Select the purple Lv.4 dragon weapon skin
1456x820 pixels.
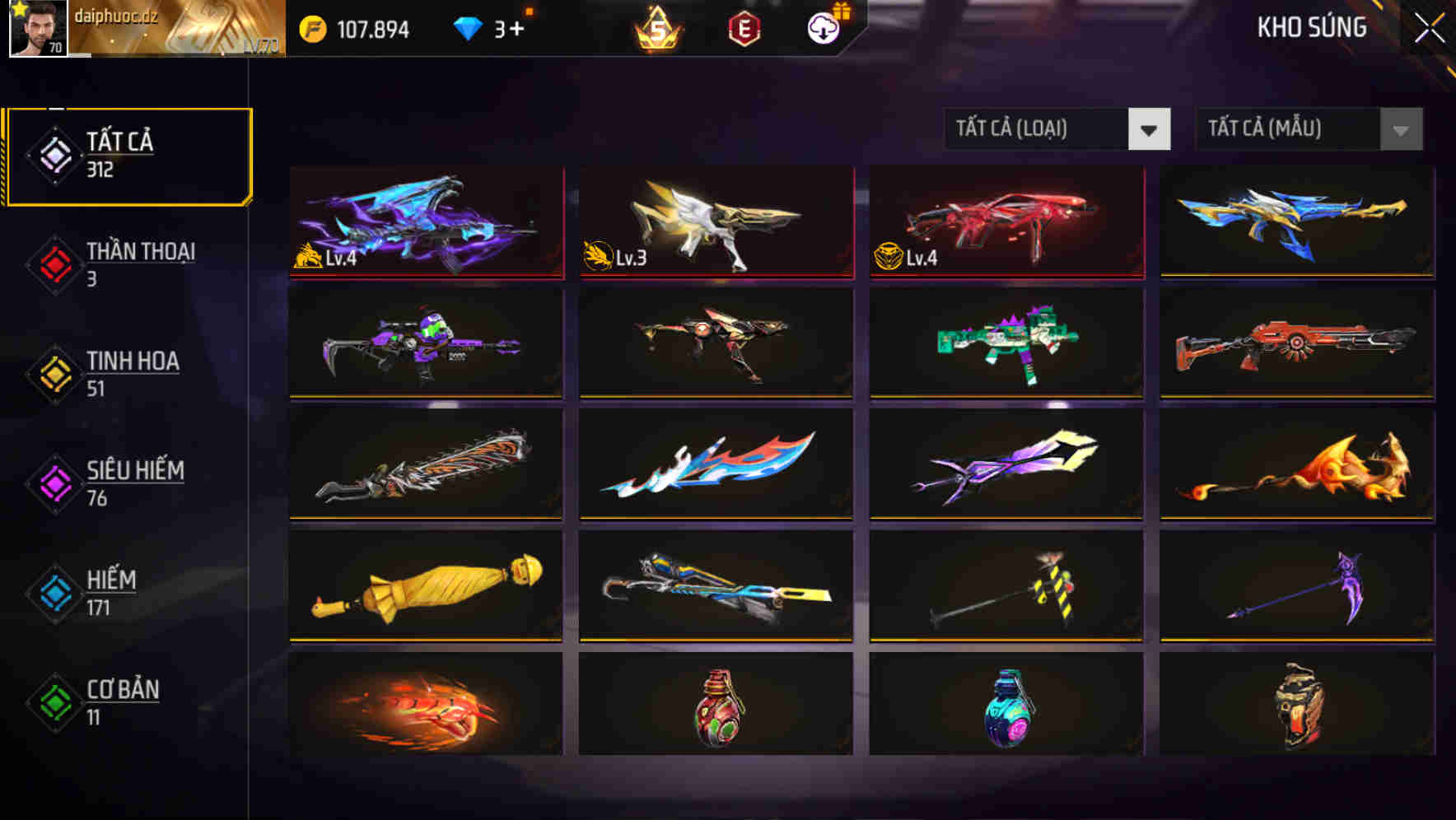coord(425,222)
